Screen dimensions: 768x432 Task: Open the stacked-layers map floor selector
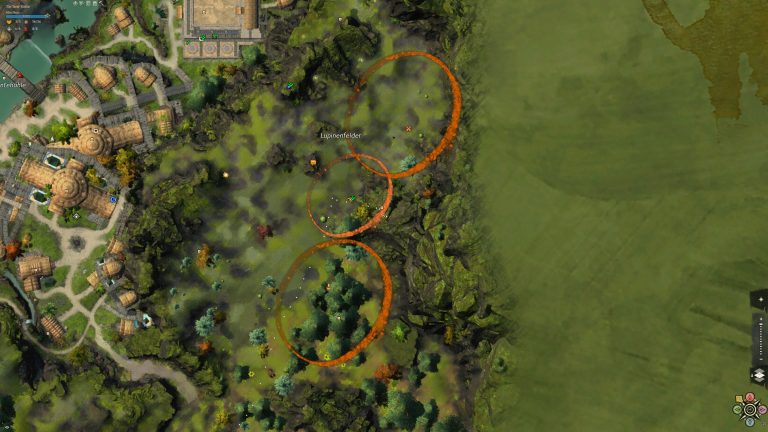[x=759, y=375]
